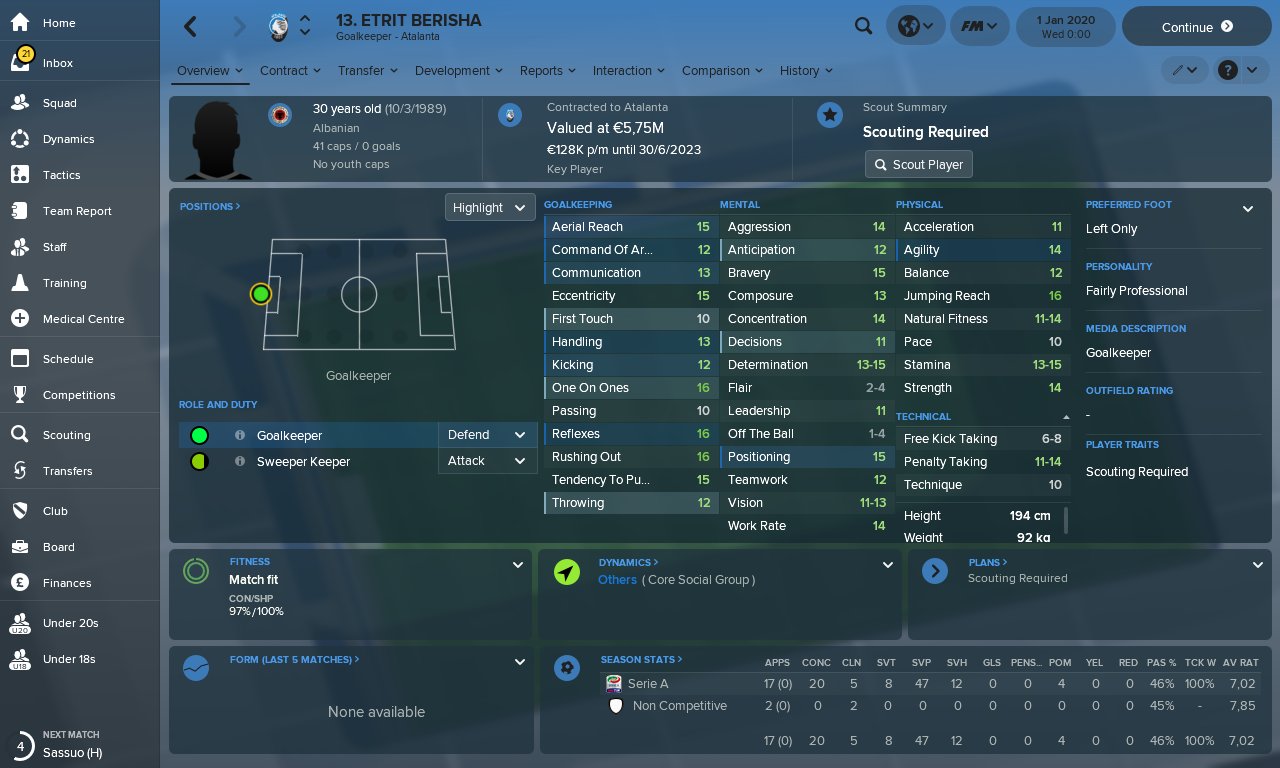Open the Finances page
Image resolution: width=1280 pixels, height=768 pixels.
pyautogui.click(x=66, y=583)
